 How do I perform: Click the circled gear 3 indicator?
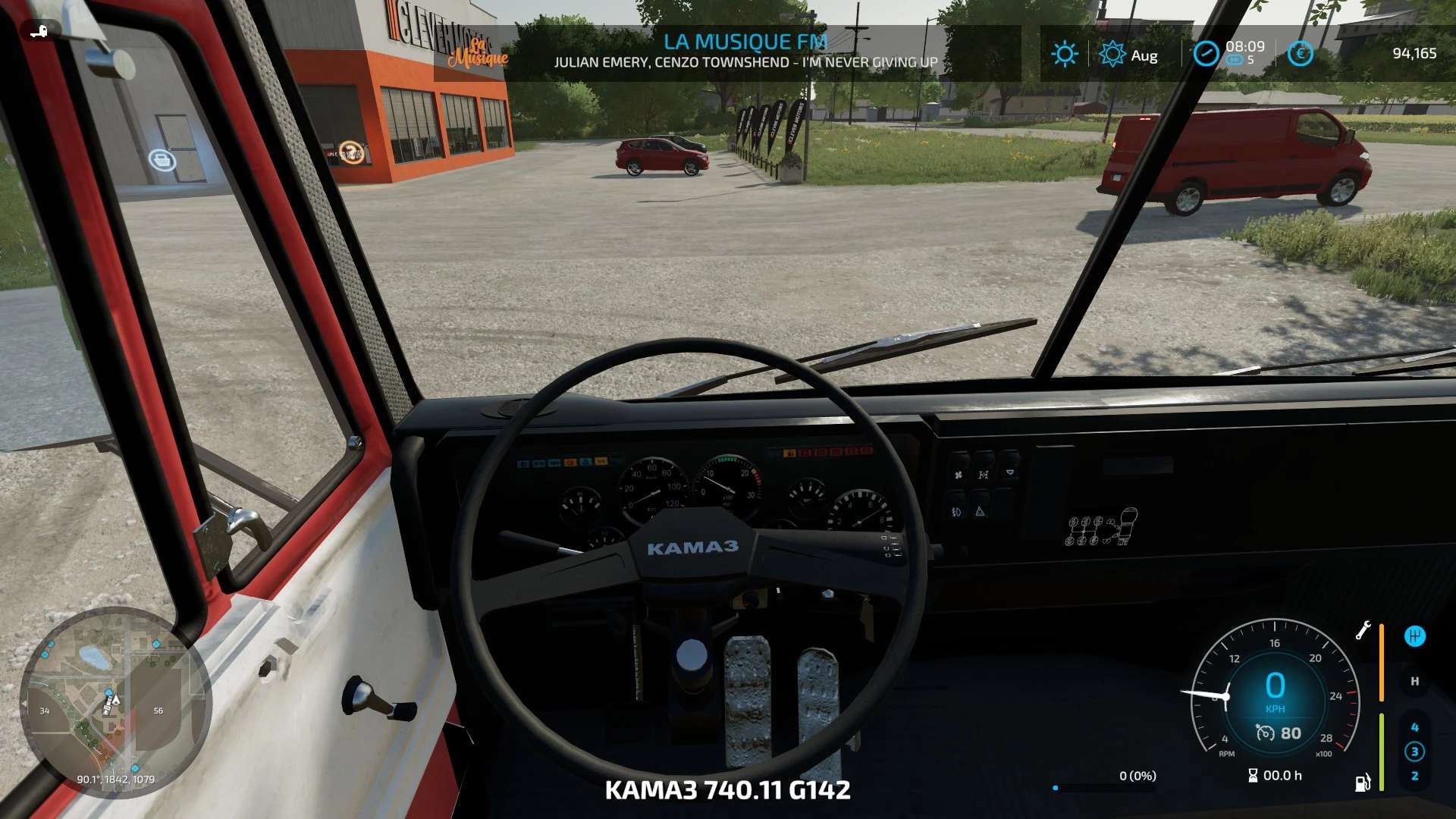click(1414, 752)
